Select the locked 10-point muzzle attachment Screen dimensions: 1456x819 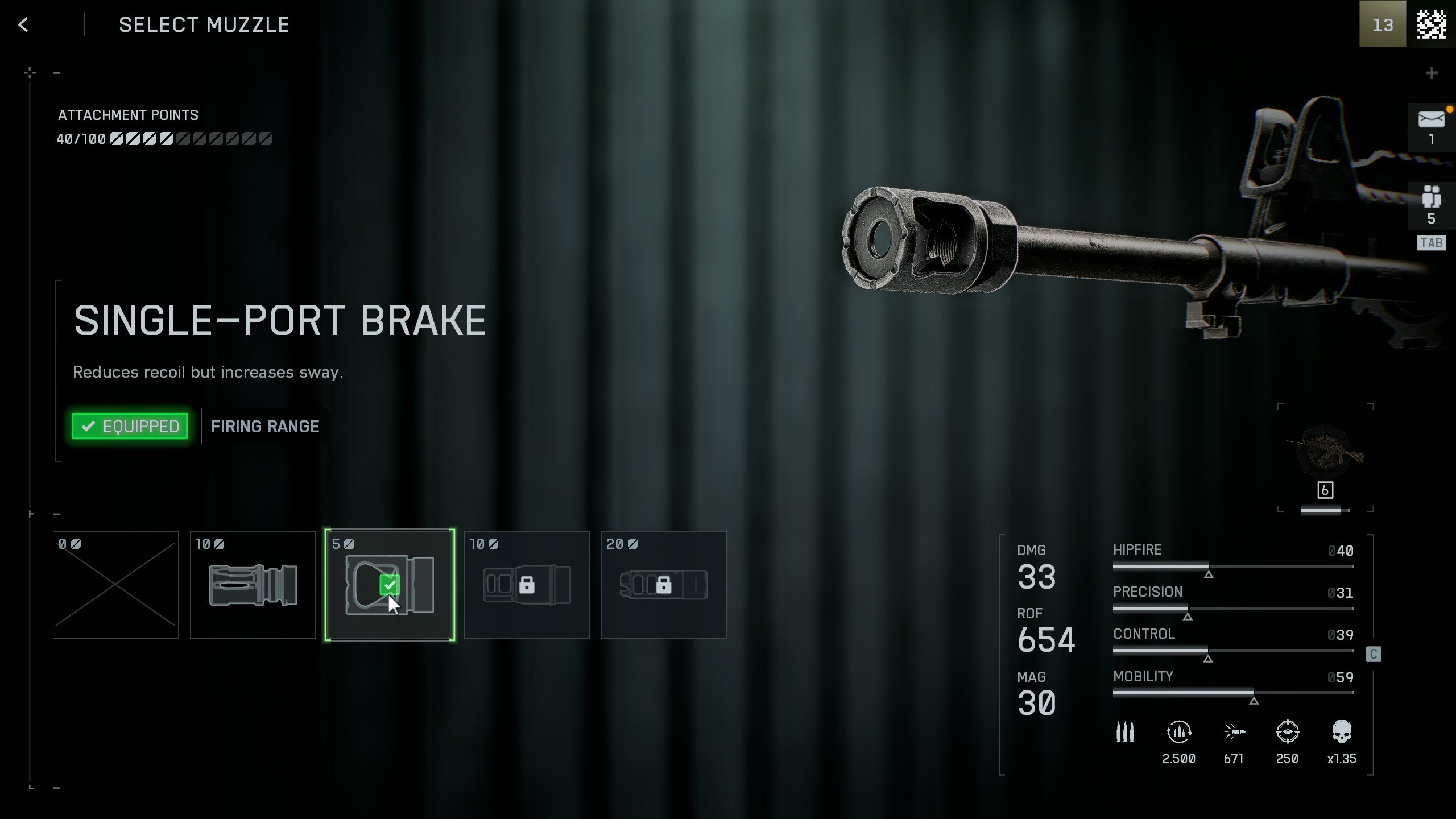coord(526,585)
